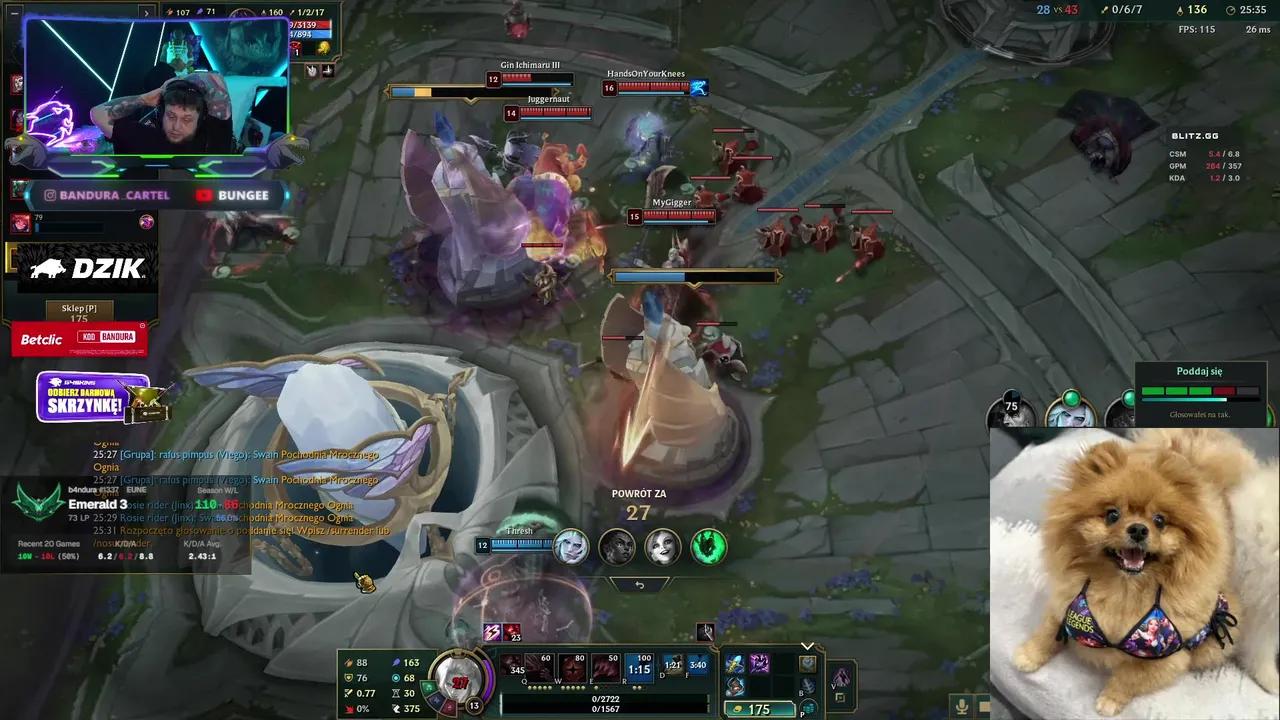Collapse the item panel with the down chevron
The height and width of the screenshot is (720, 1280).
pos(807,645)
